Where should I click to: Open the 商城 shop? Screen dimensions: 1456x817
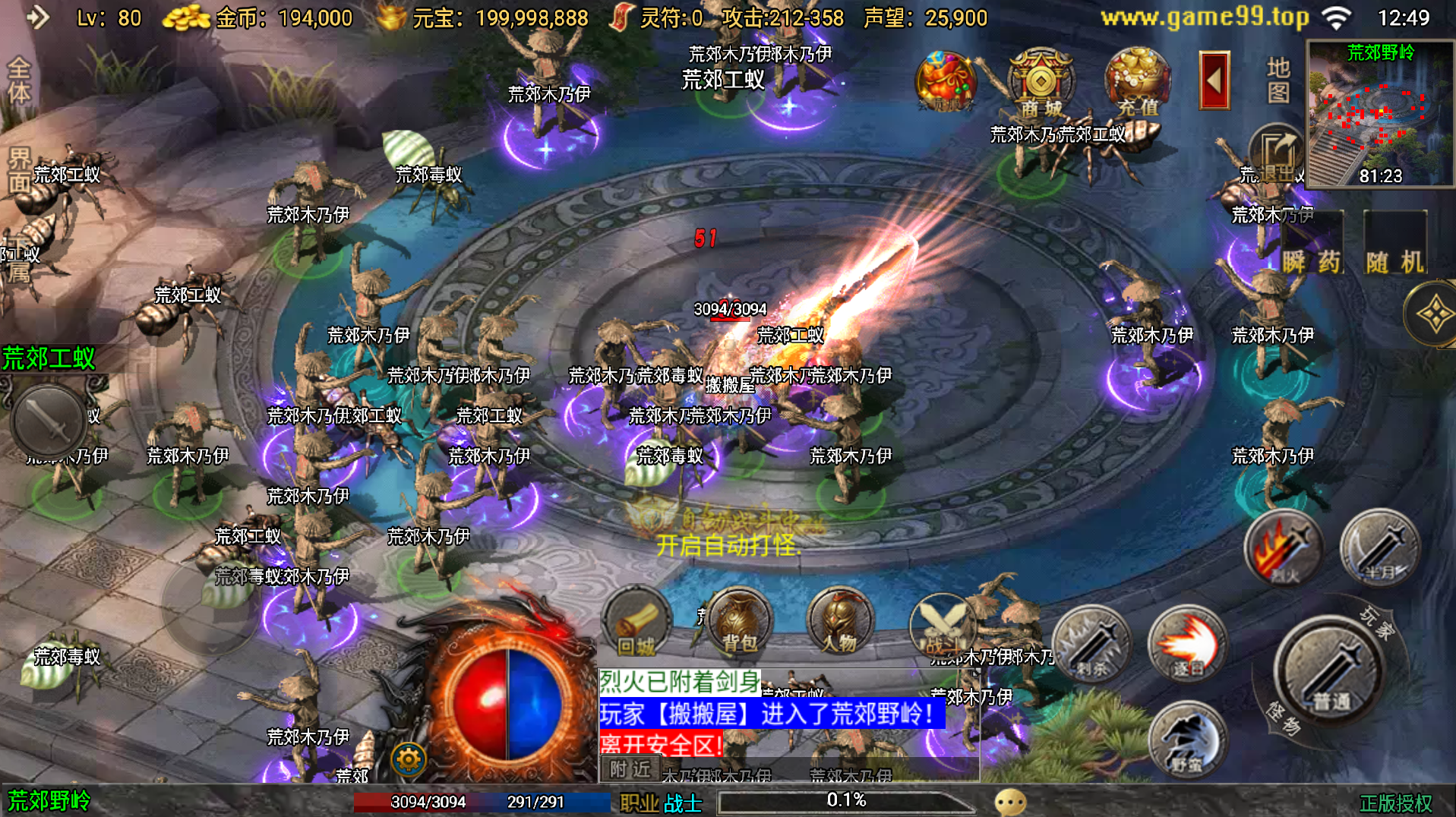click(x=1041, y=82)
